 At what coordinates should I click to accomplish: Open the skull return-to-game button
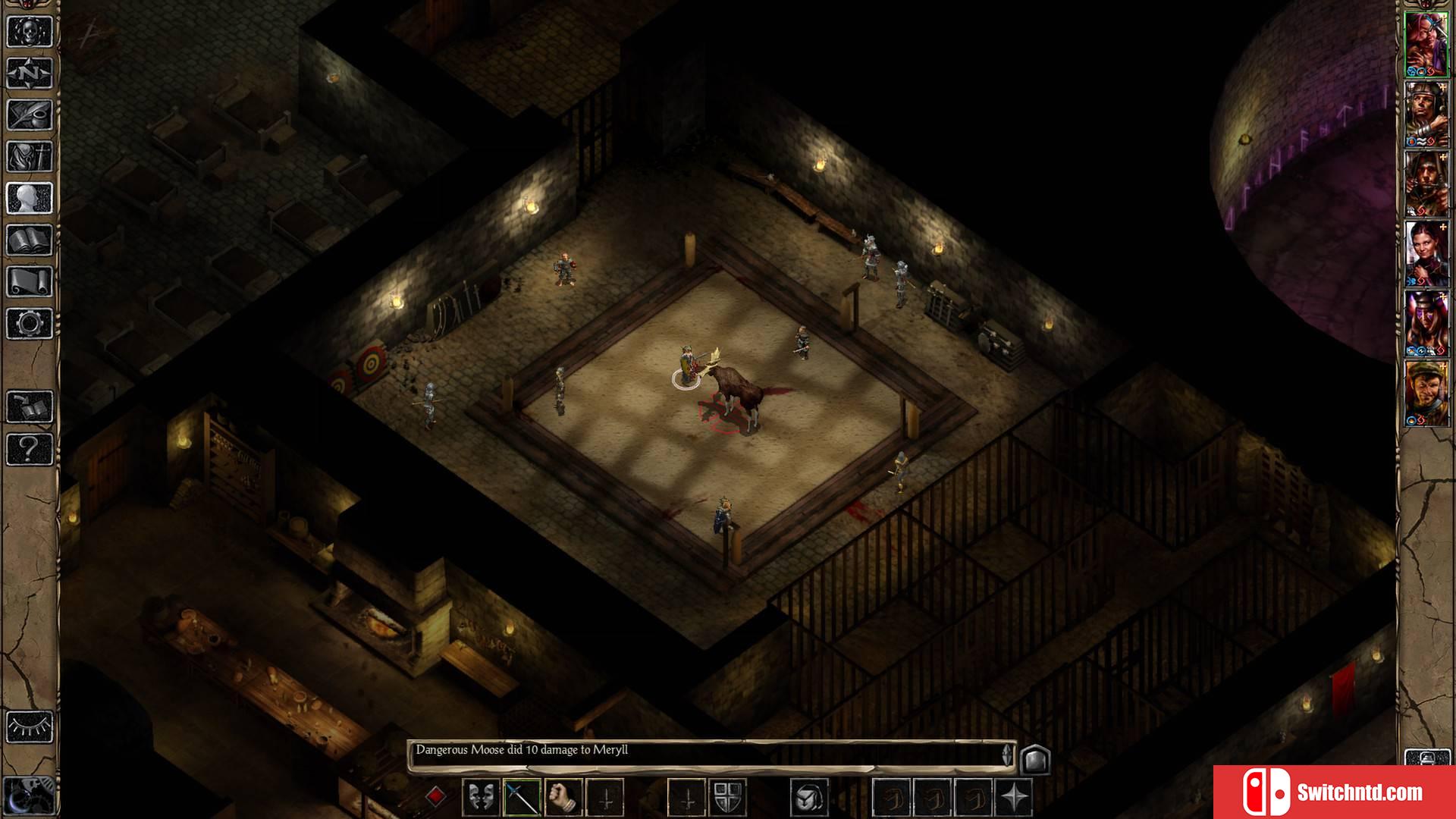coord(30,32)
